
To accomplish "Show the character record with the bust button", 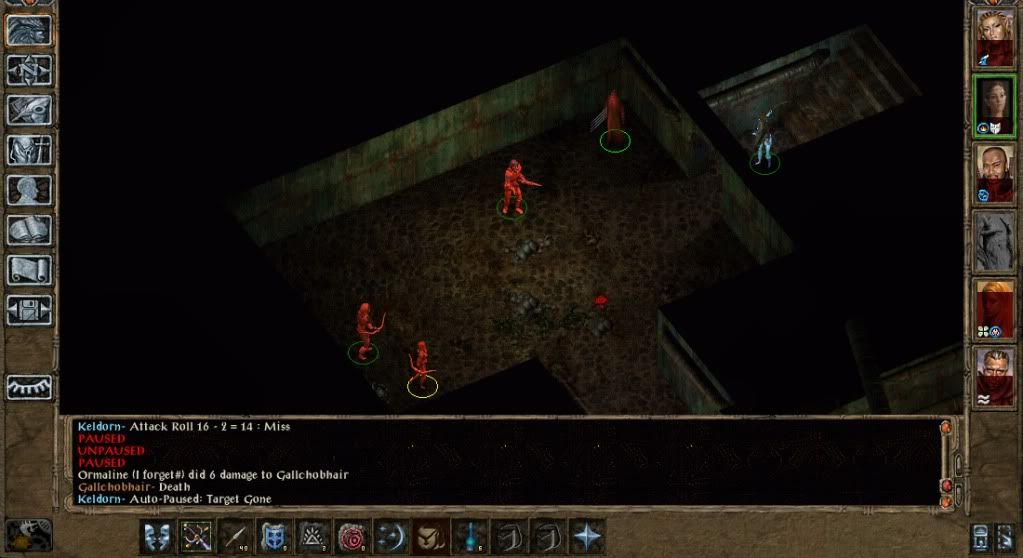I will (30, 190).
